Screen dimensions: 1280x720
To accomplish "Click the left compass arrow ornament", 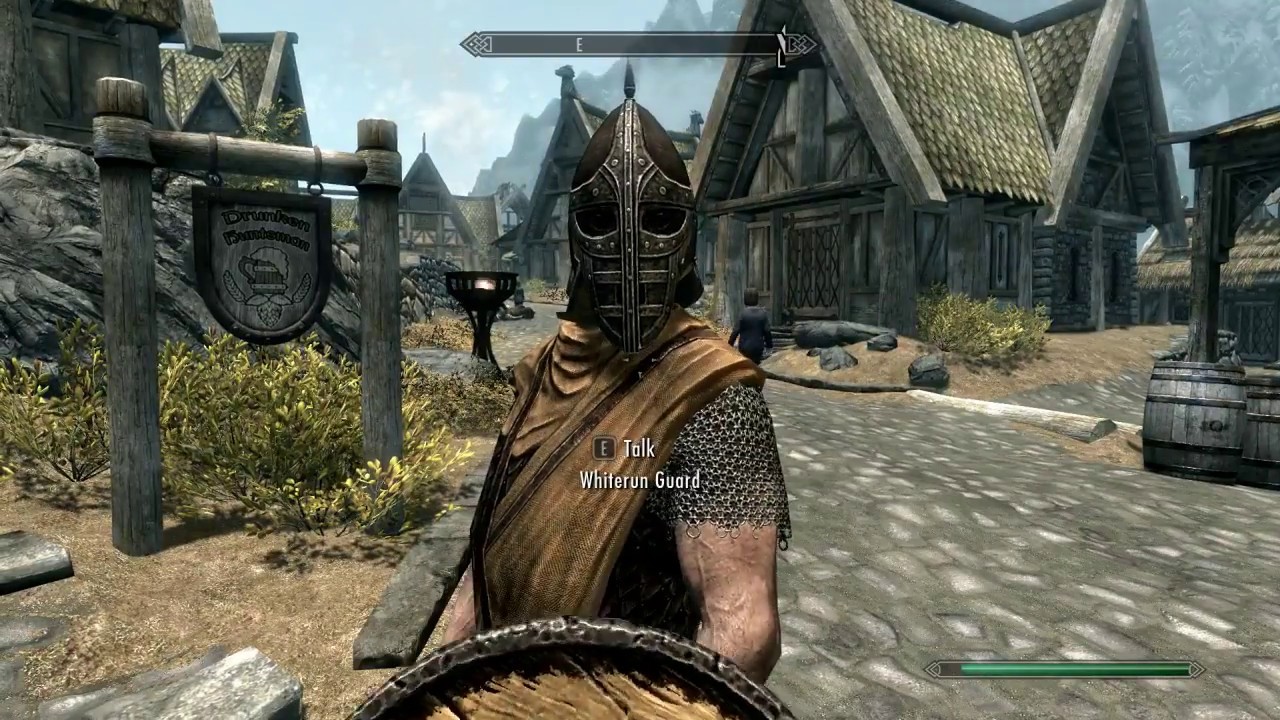I will click(x=472, y=44).
